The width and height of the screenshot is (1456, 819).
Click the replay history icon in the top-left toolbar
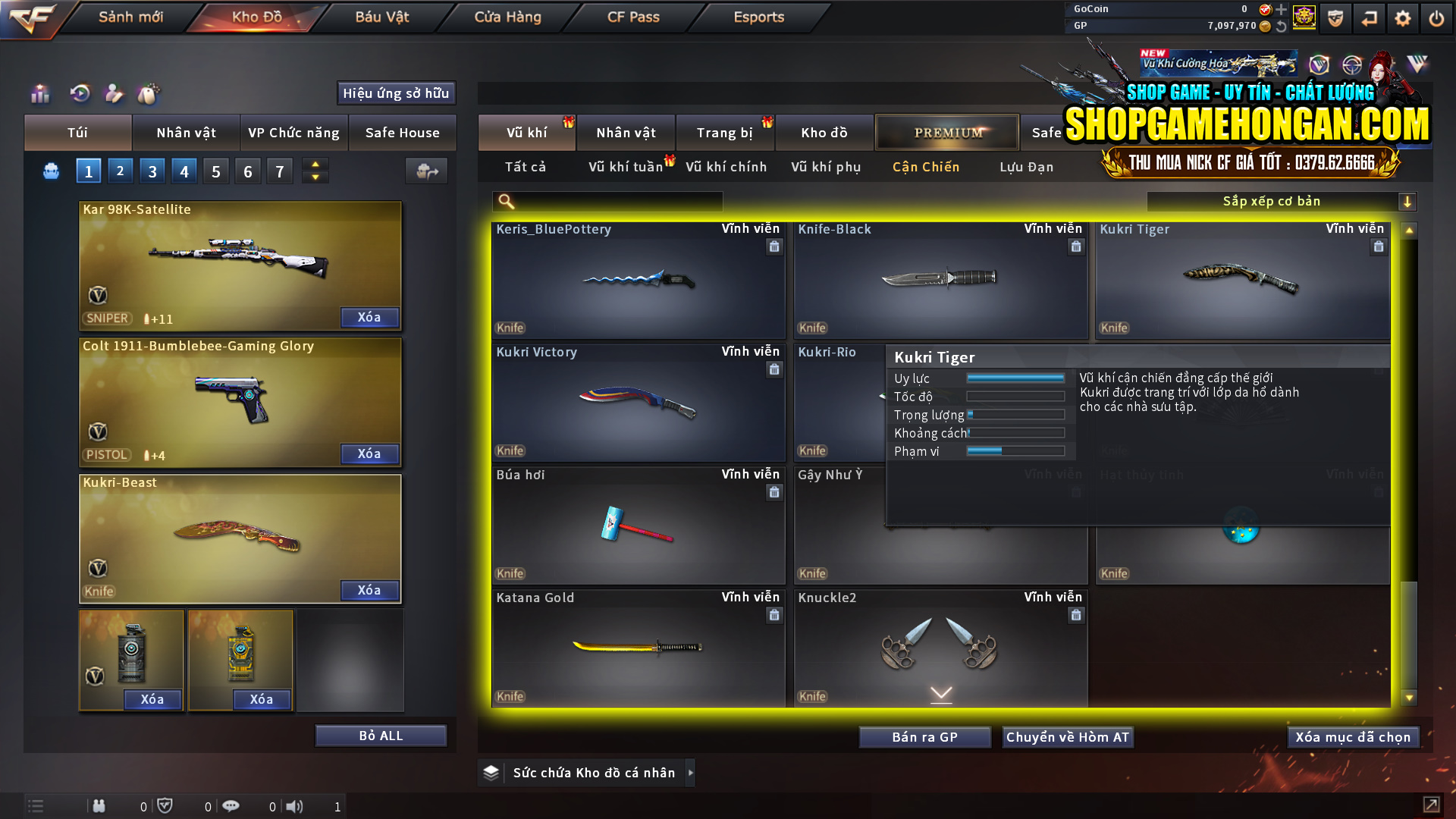point(79,94)
